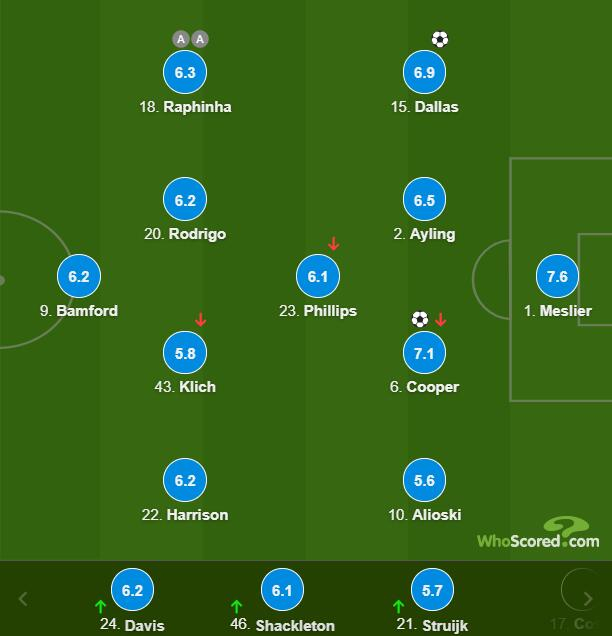The width and height of the screenshot is (612, 636).
Task: Choose Rodrigo's 6.2 rating circle
Action: click(x=185, y=200)
